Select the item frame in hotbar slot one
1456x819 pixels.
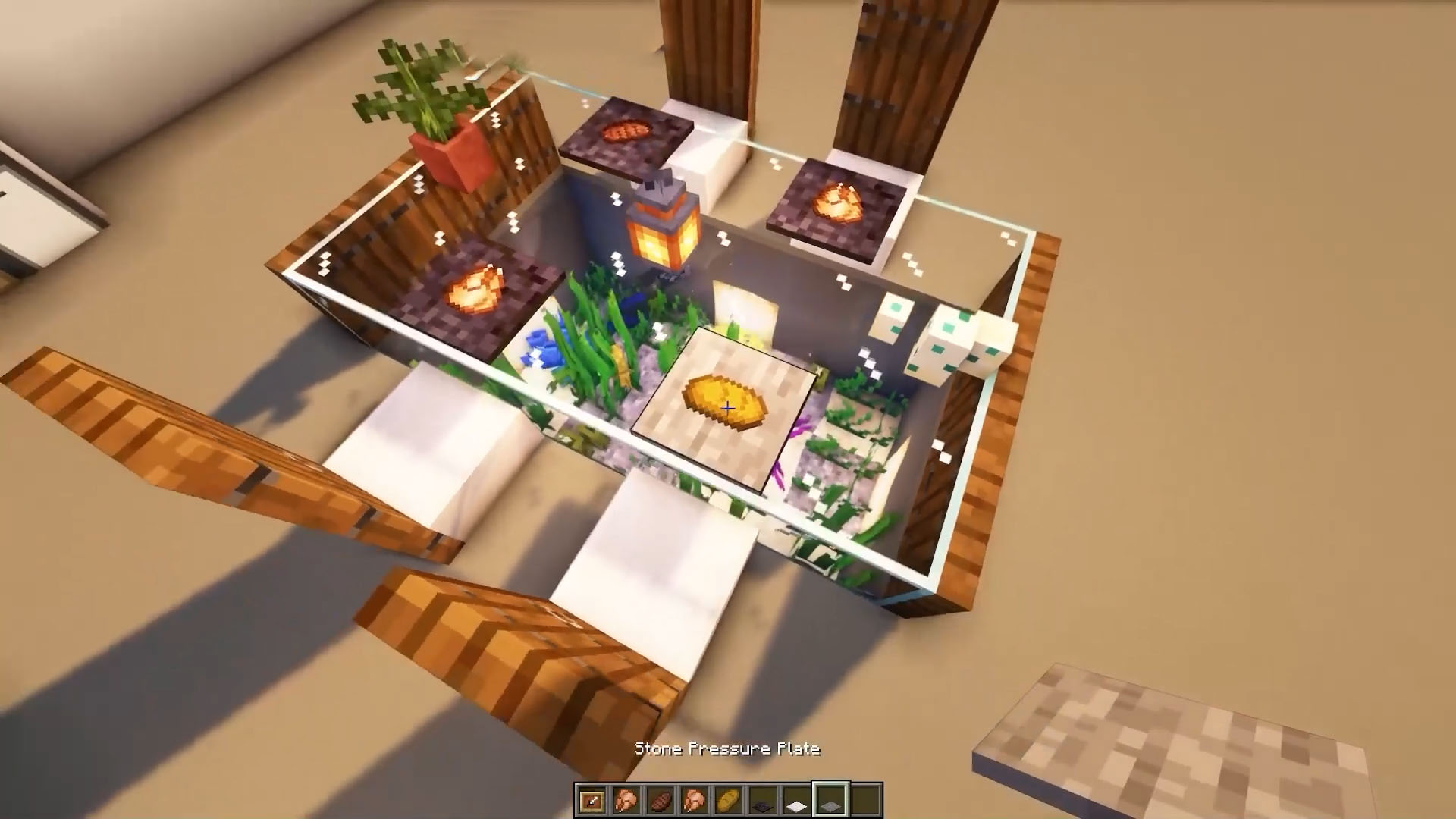click(x=591, y=800)
